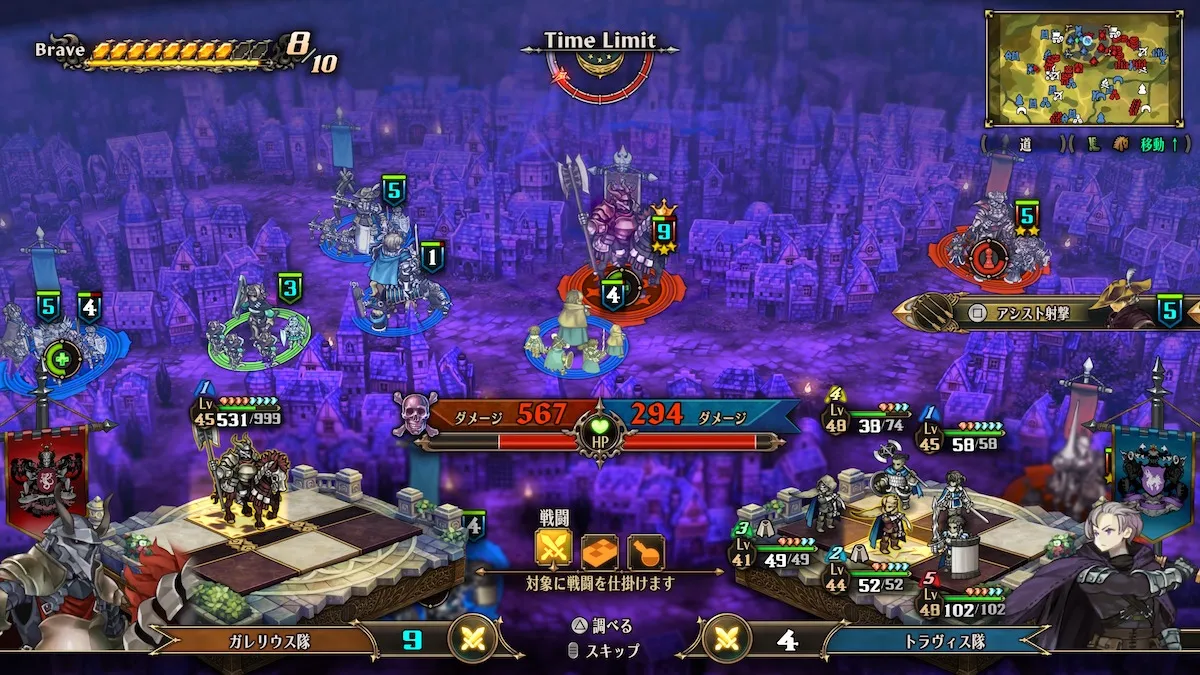Select the crossed-swords 戦闘 battle command

click(554, 550)
